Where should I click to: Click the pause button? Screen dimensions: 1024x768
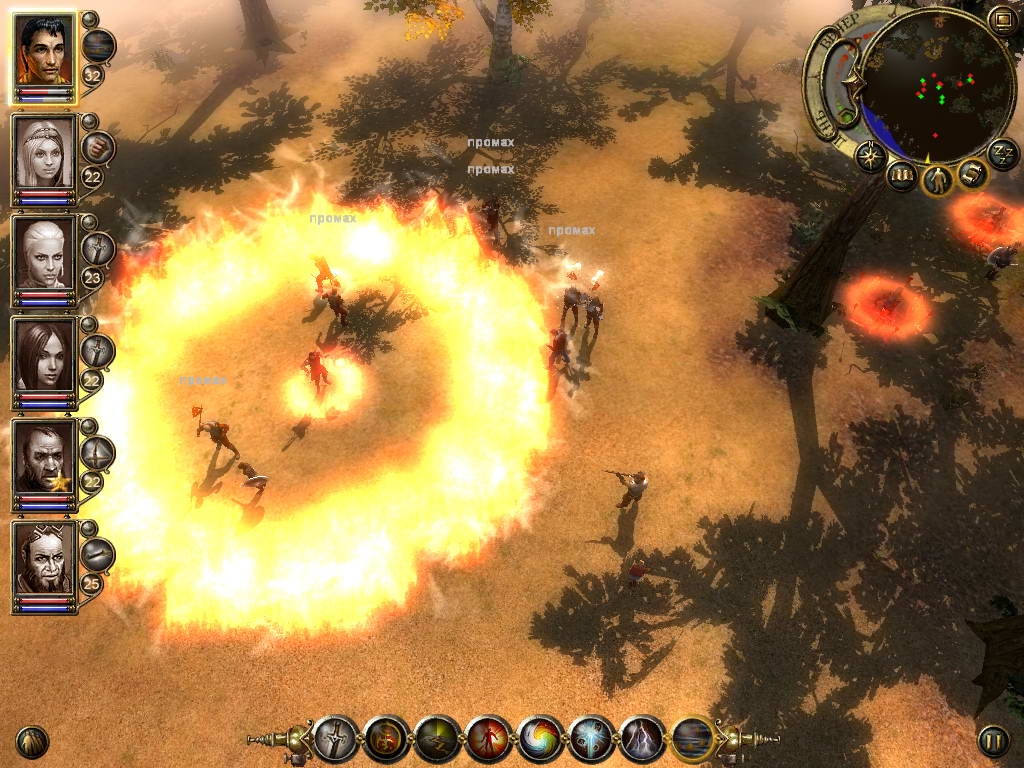(992, 741)
